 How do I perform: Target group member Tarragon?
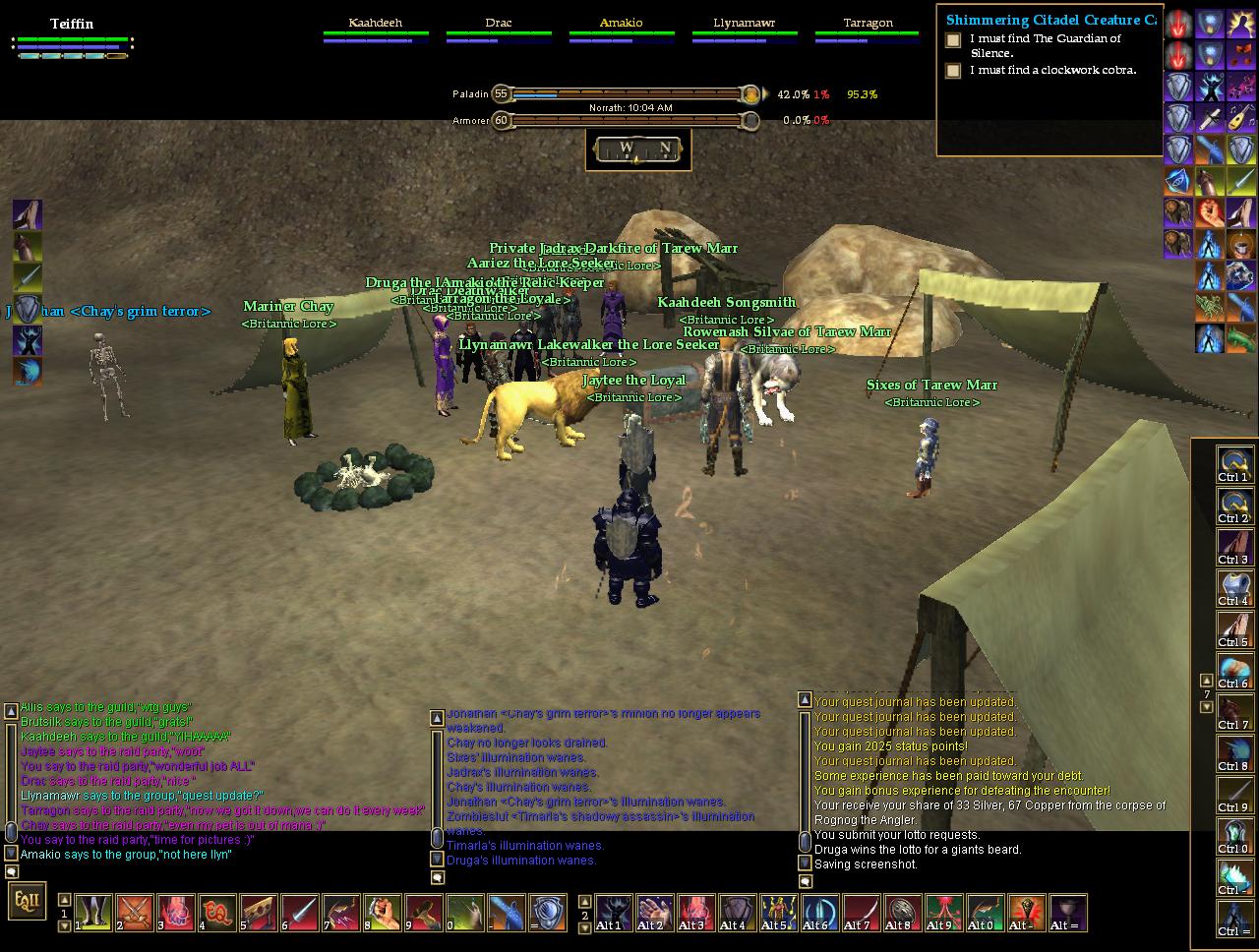point(868,23)
